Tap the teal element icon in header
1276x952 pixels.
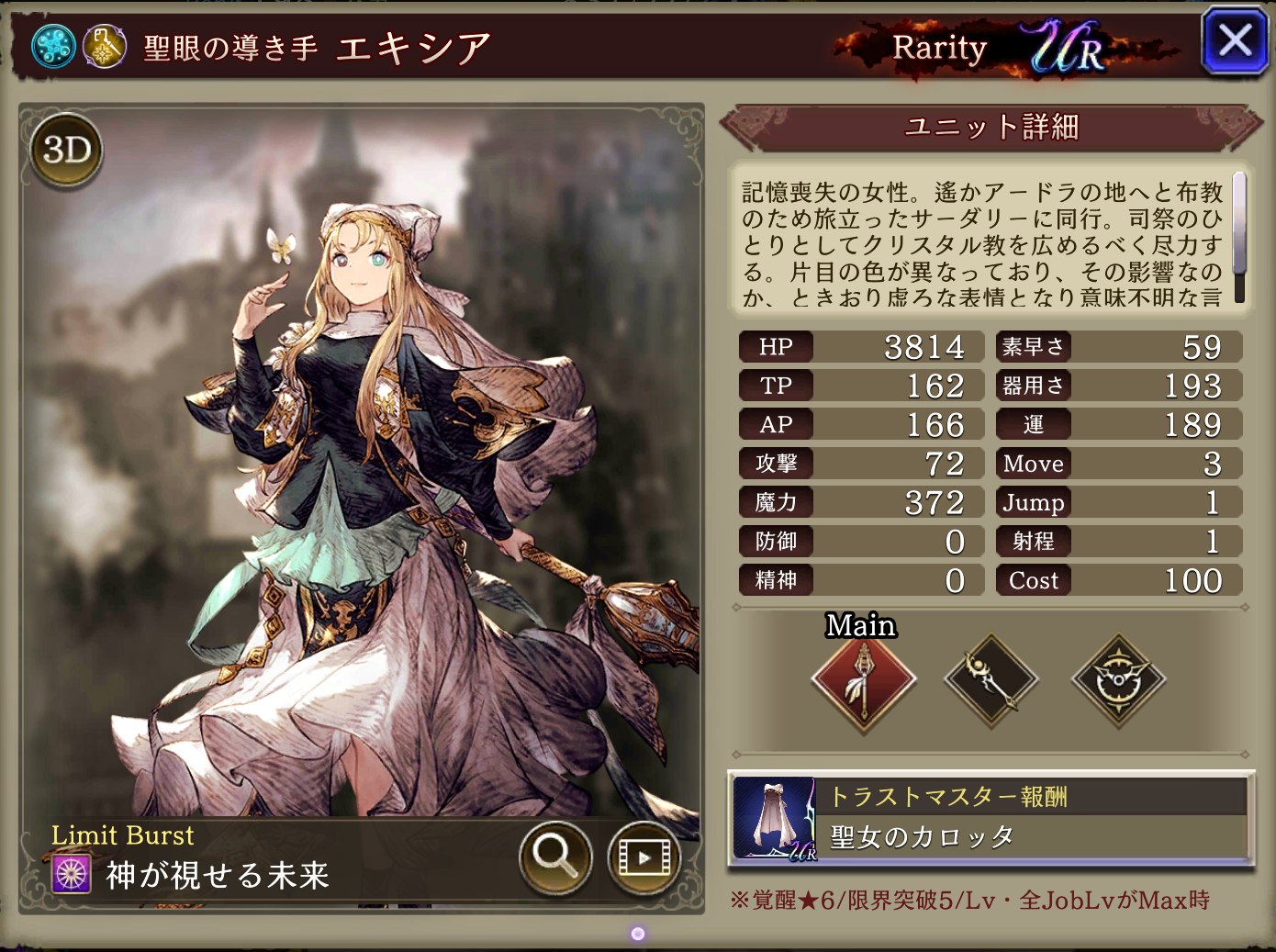pos(53,46)
